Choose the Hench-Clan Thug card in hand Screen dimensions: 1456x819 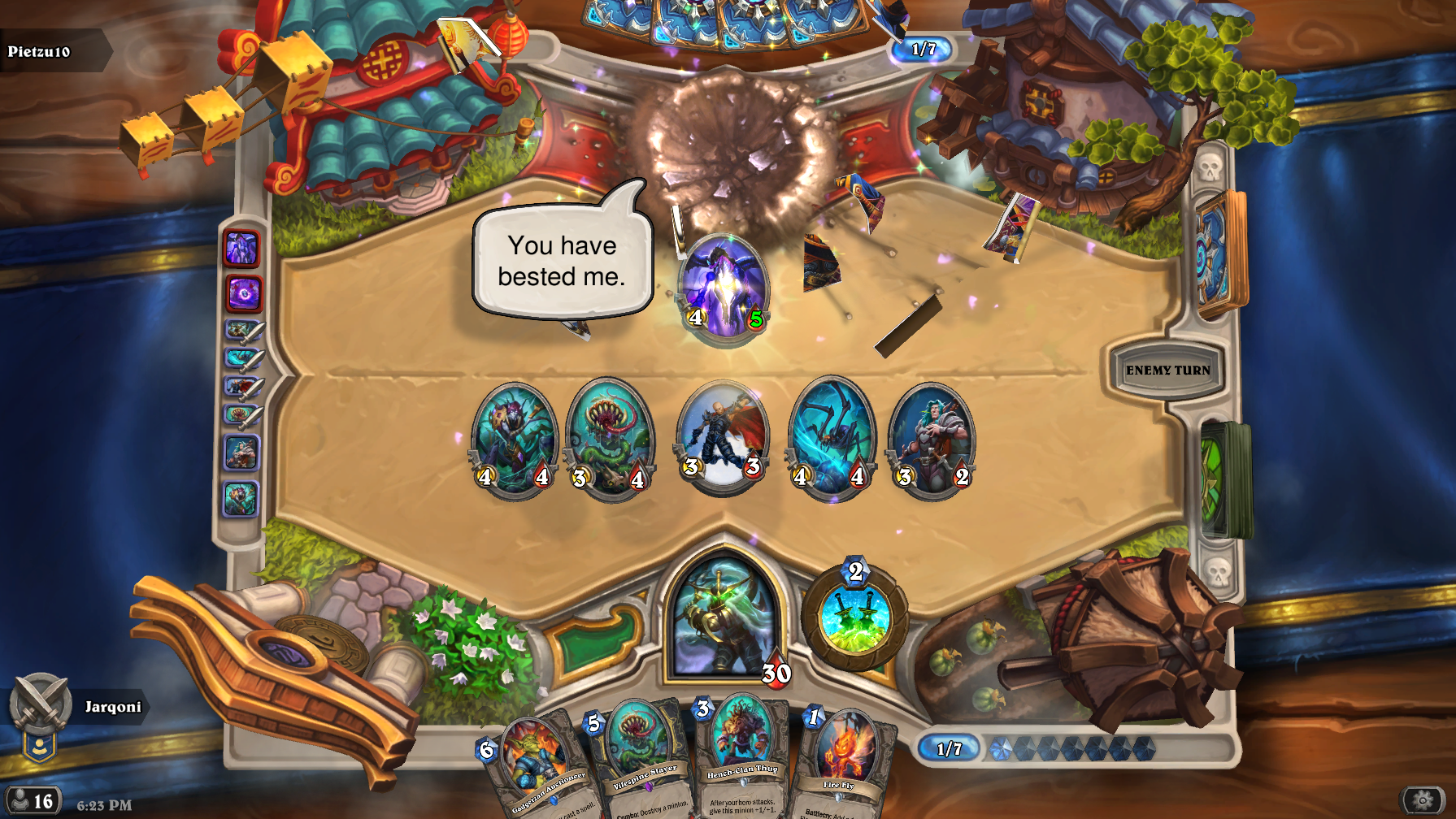coord(741,752)
